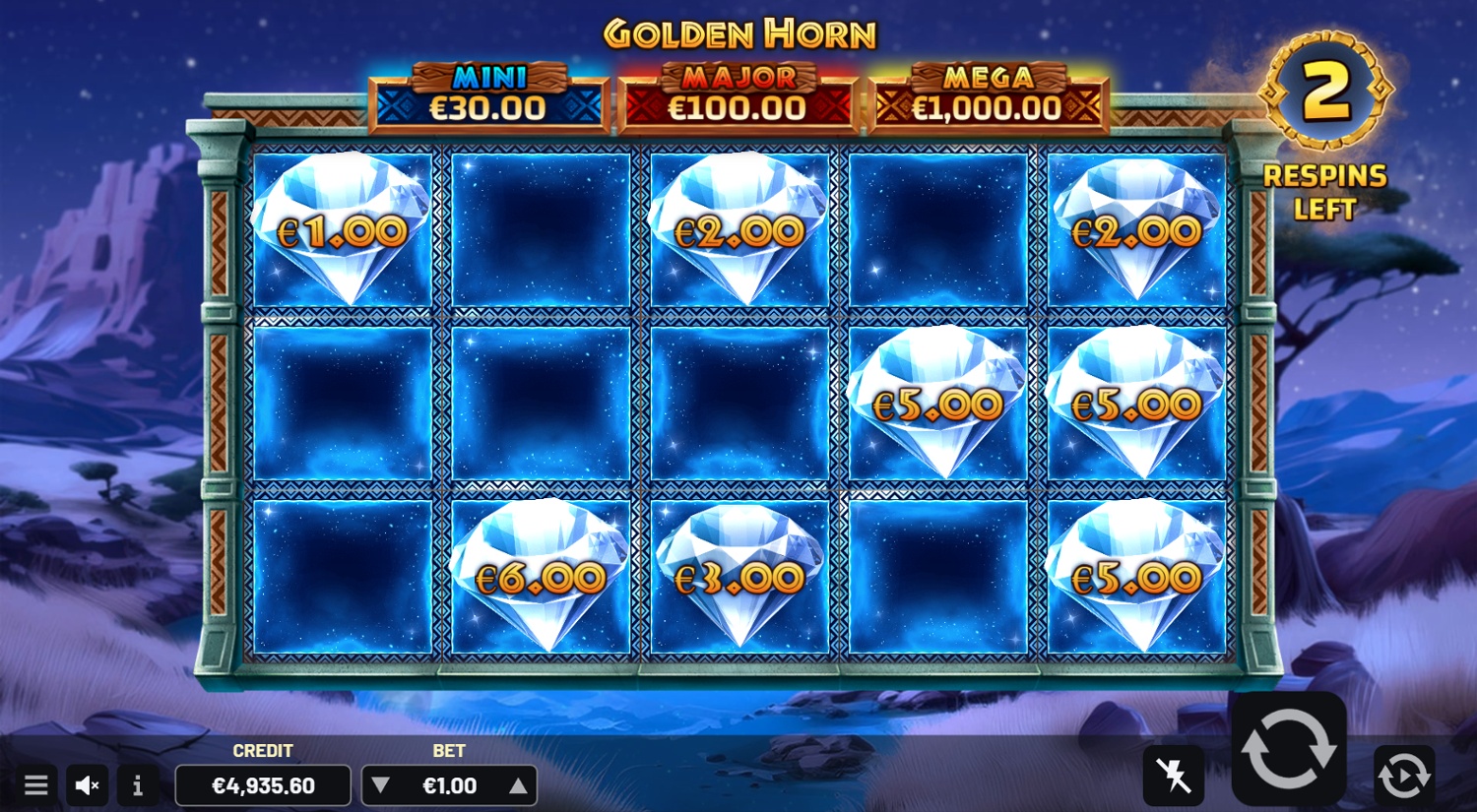Toggle the muted sound speaker icon
The image size is (1477, 812).
point(88,785)
